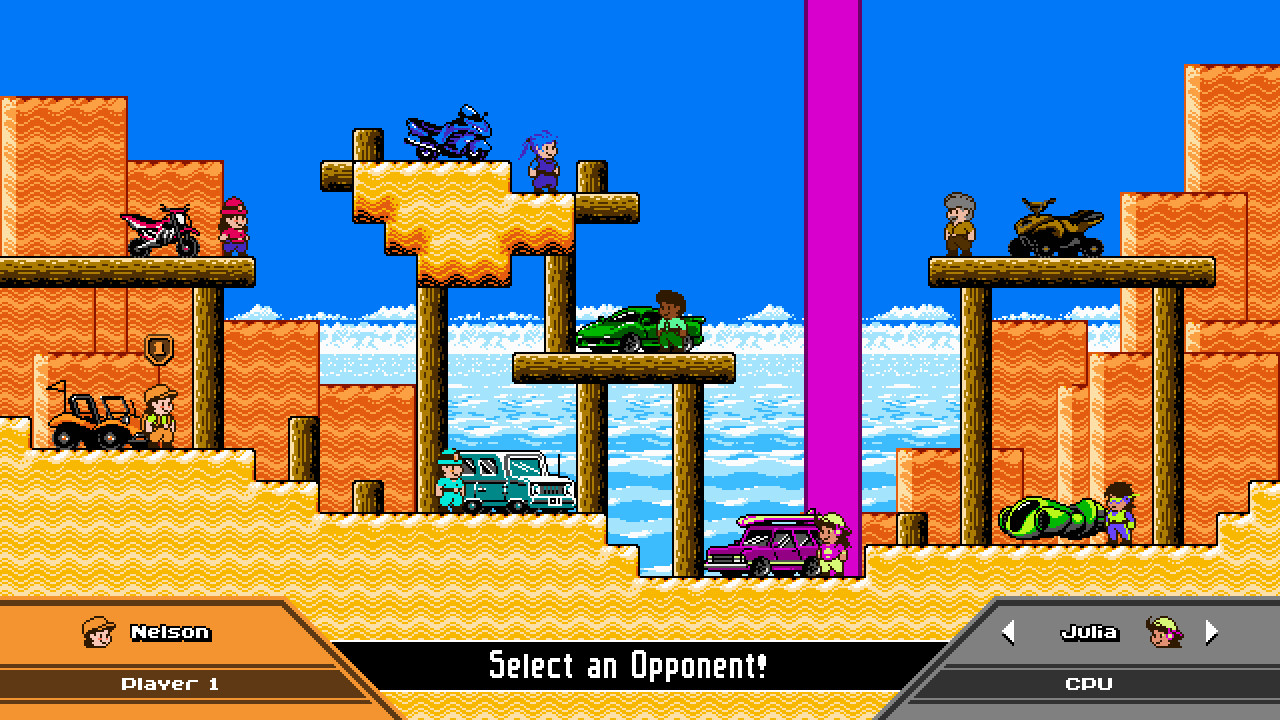Click the Nelson name text
The height and width of the screenshot is (720, 1280).
172,631
